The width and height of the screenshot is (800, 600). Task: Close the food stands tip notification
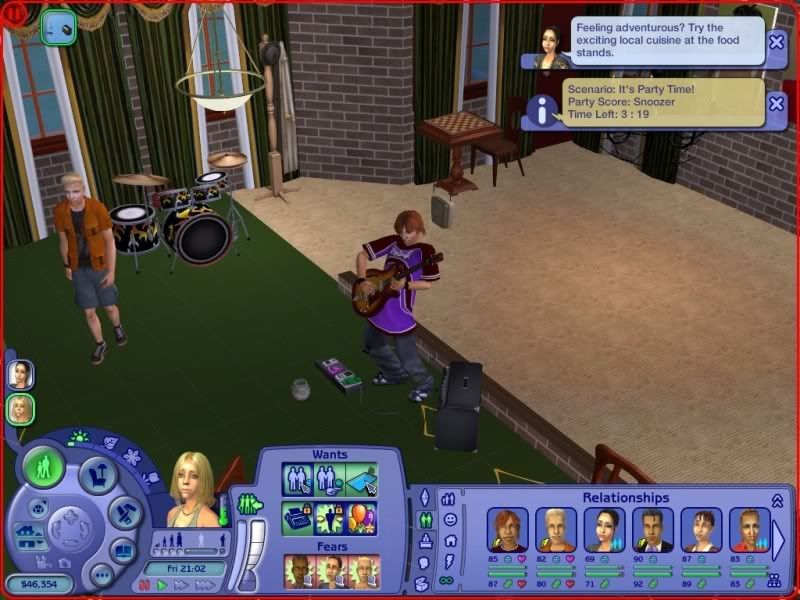click(x=777, y=42)
